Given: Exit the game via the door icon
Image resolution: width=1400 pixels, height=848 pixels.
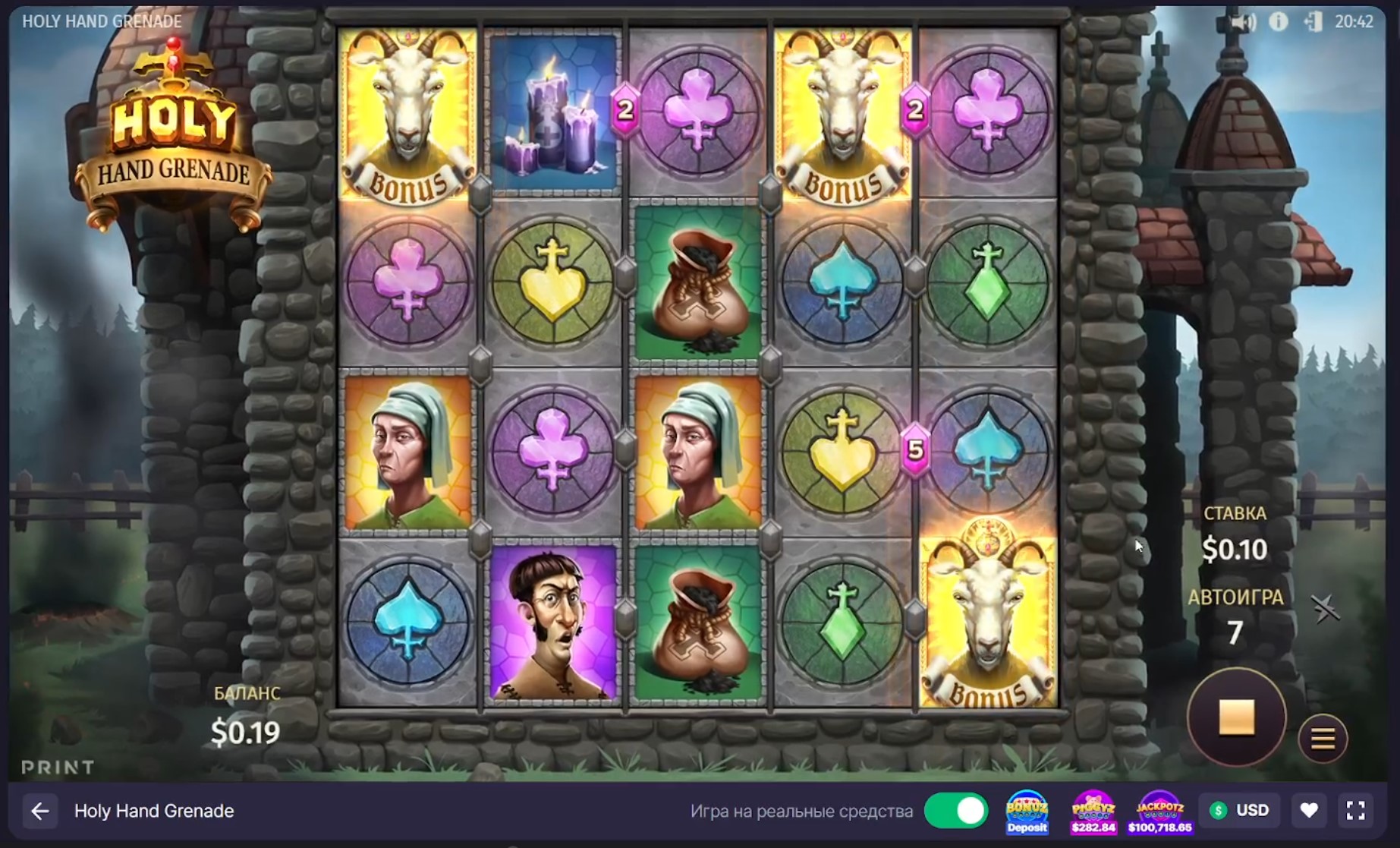Looking at the screenshot, I should tap(1313, 22).
